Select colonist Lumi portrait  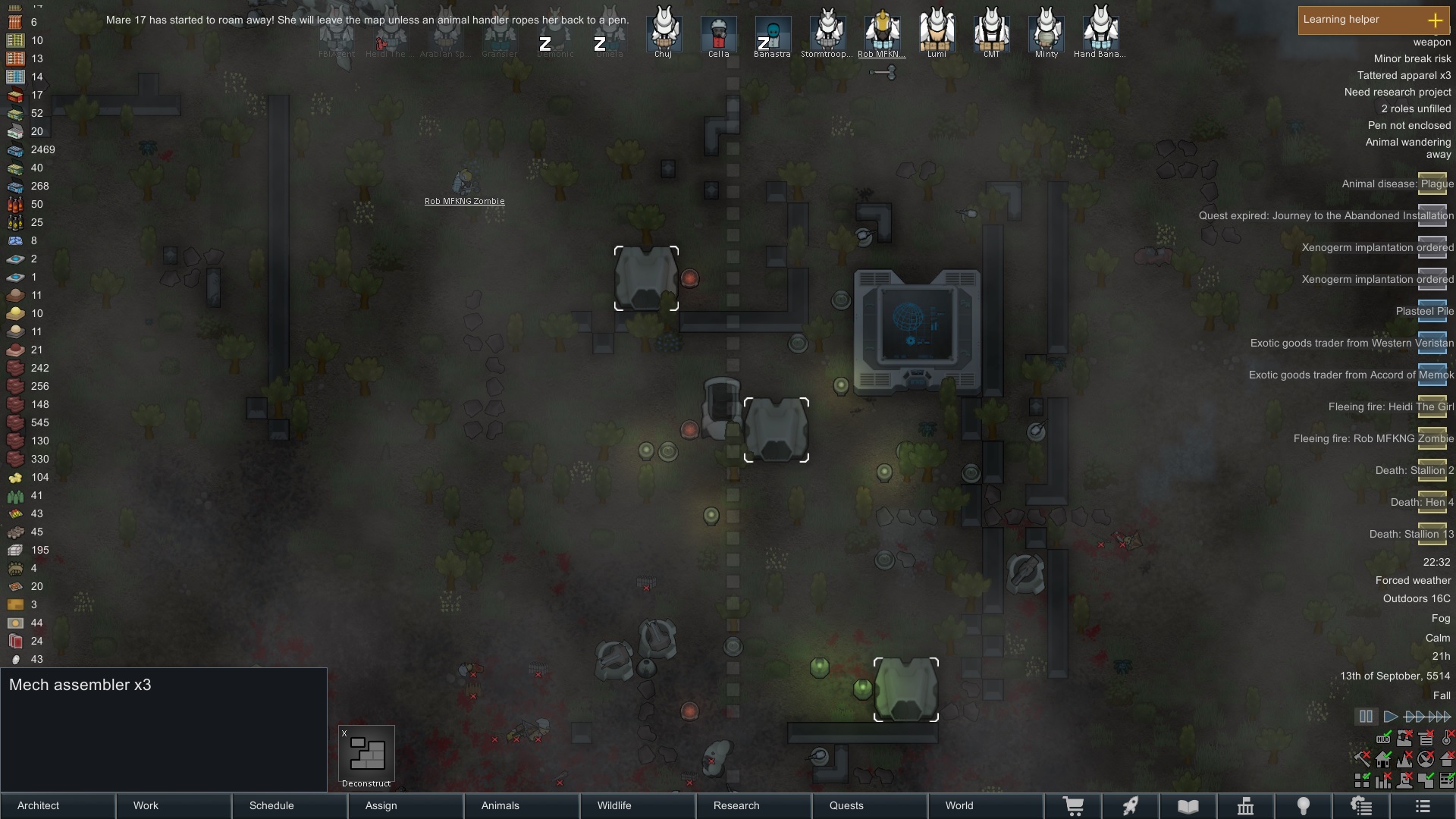pyautogui.click(x=937, y=32)
